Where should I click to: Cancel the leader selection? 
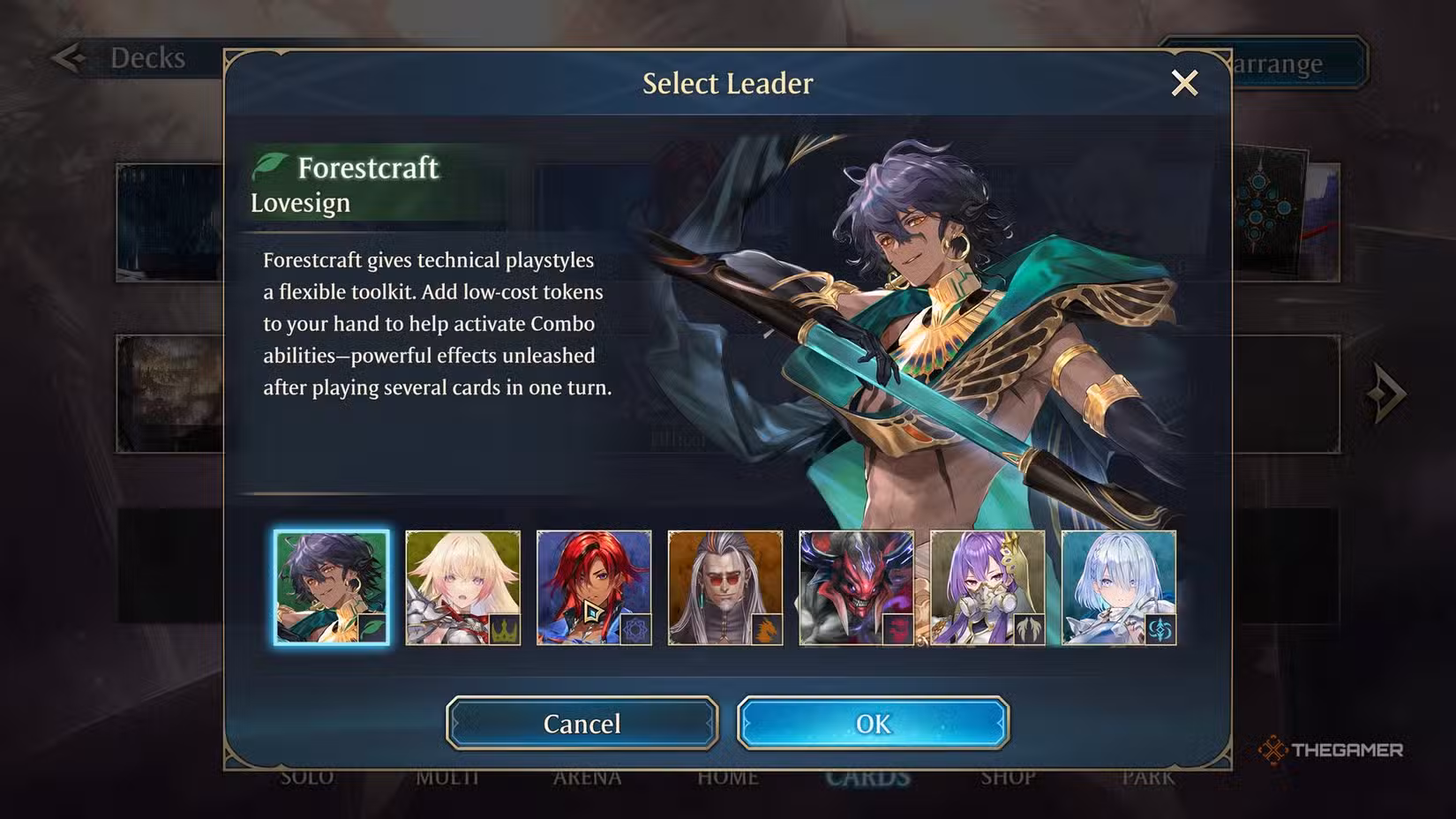pos(582,724)
